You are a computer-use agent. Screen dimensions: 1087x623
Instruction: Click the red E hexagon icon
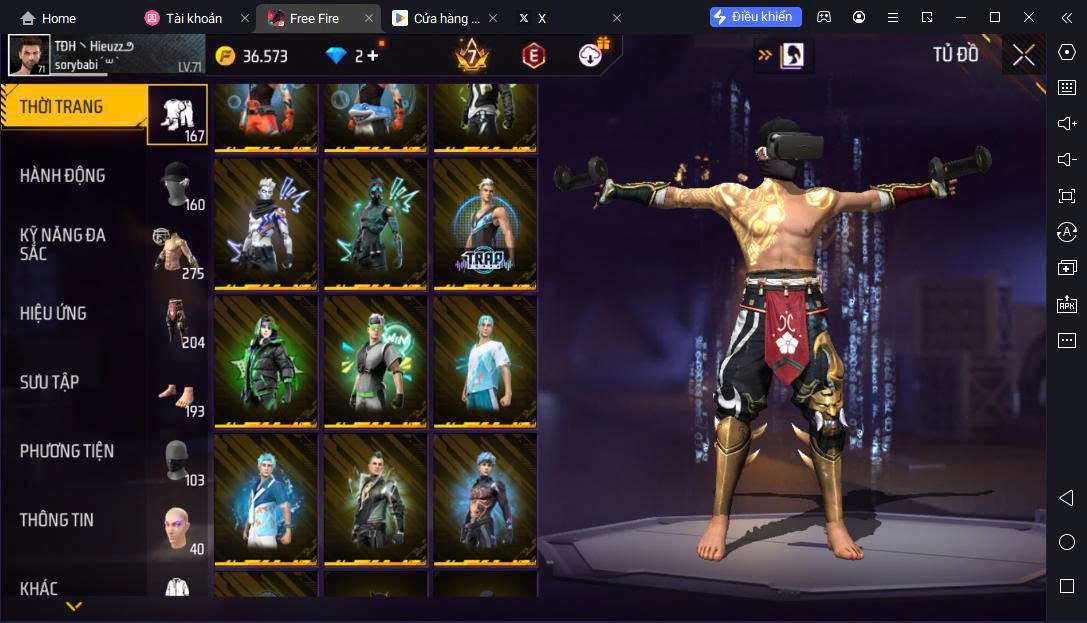point(534,56)
